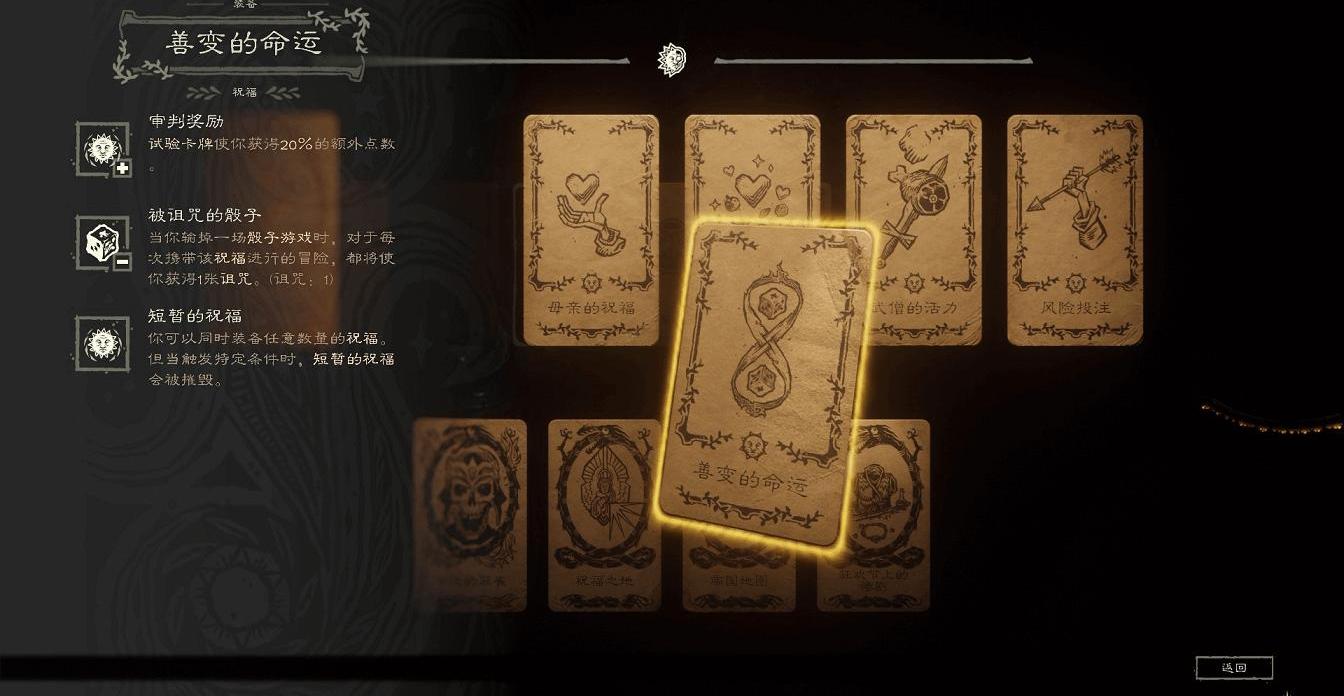Click the 被诅咒的骰子 dice icon
Image resolution: width=1344 pixels, height=696 pixels.
click(103, 243)
